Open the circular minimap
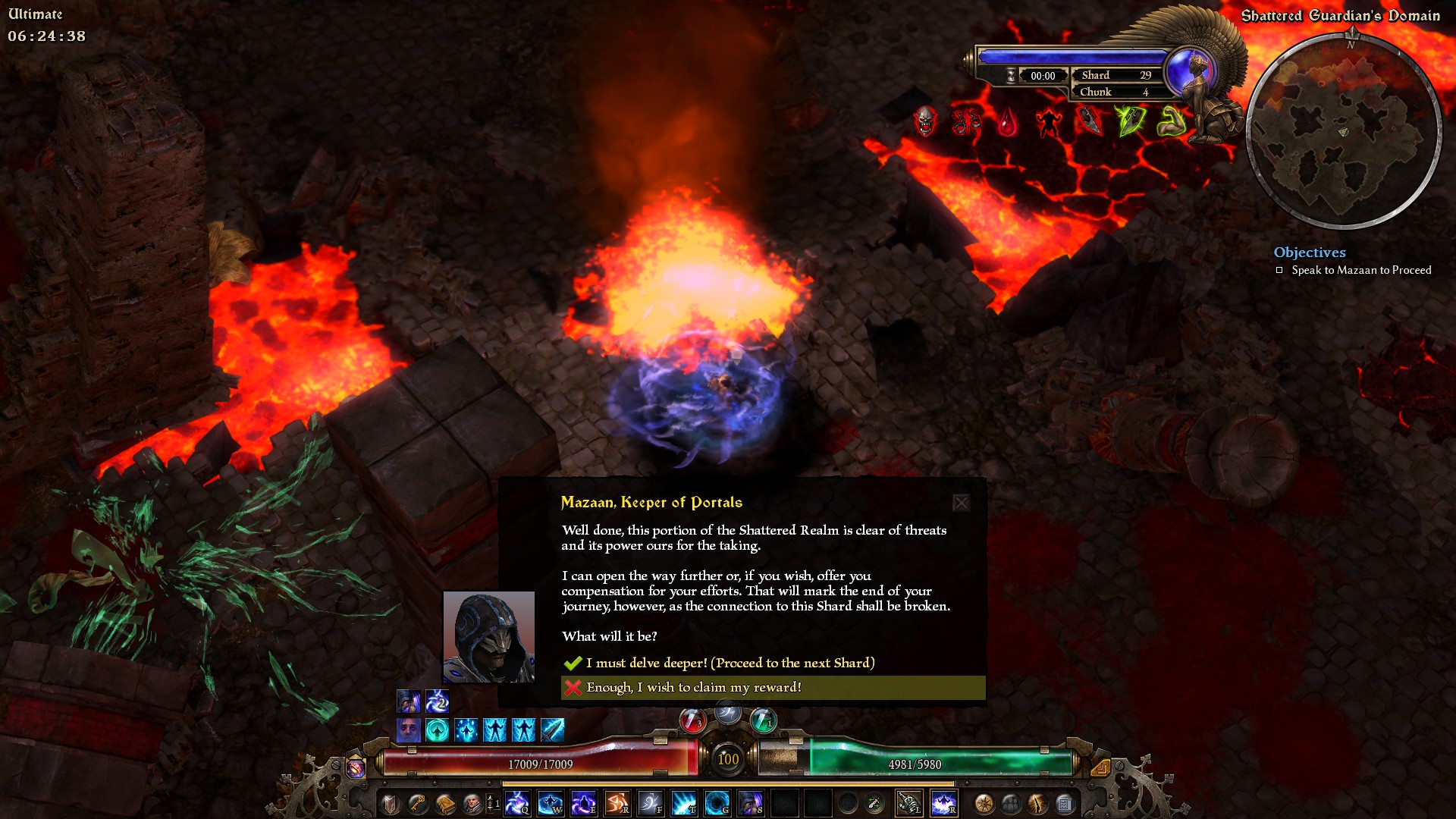This screenshot has width=1456, height=819. pos(1343,130)
